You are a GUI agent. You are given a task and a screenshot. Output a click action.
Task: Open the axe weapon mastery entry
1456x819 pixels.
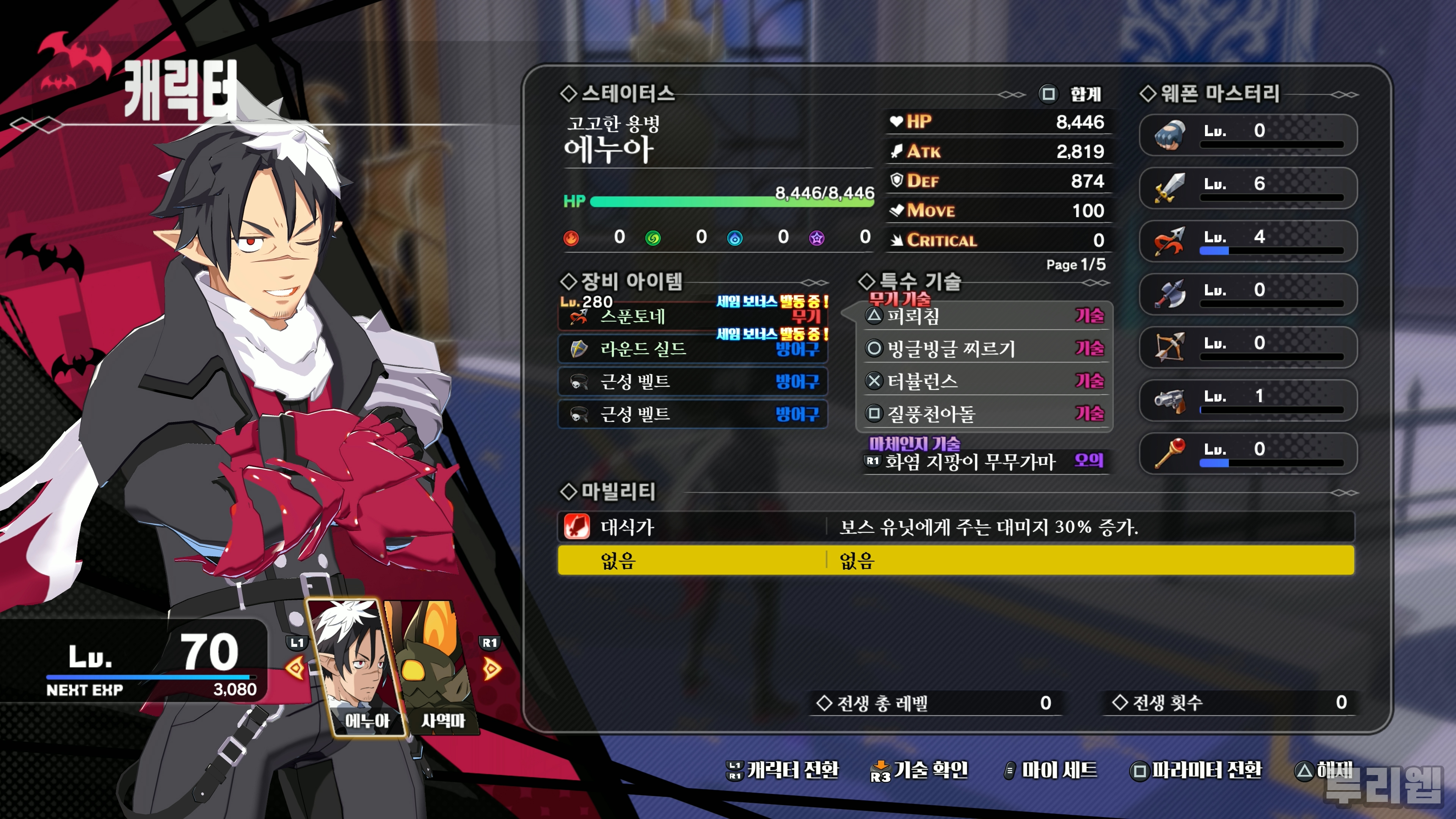tap(1247, 293)
